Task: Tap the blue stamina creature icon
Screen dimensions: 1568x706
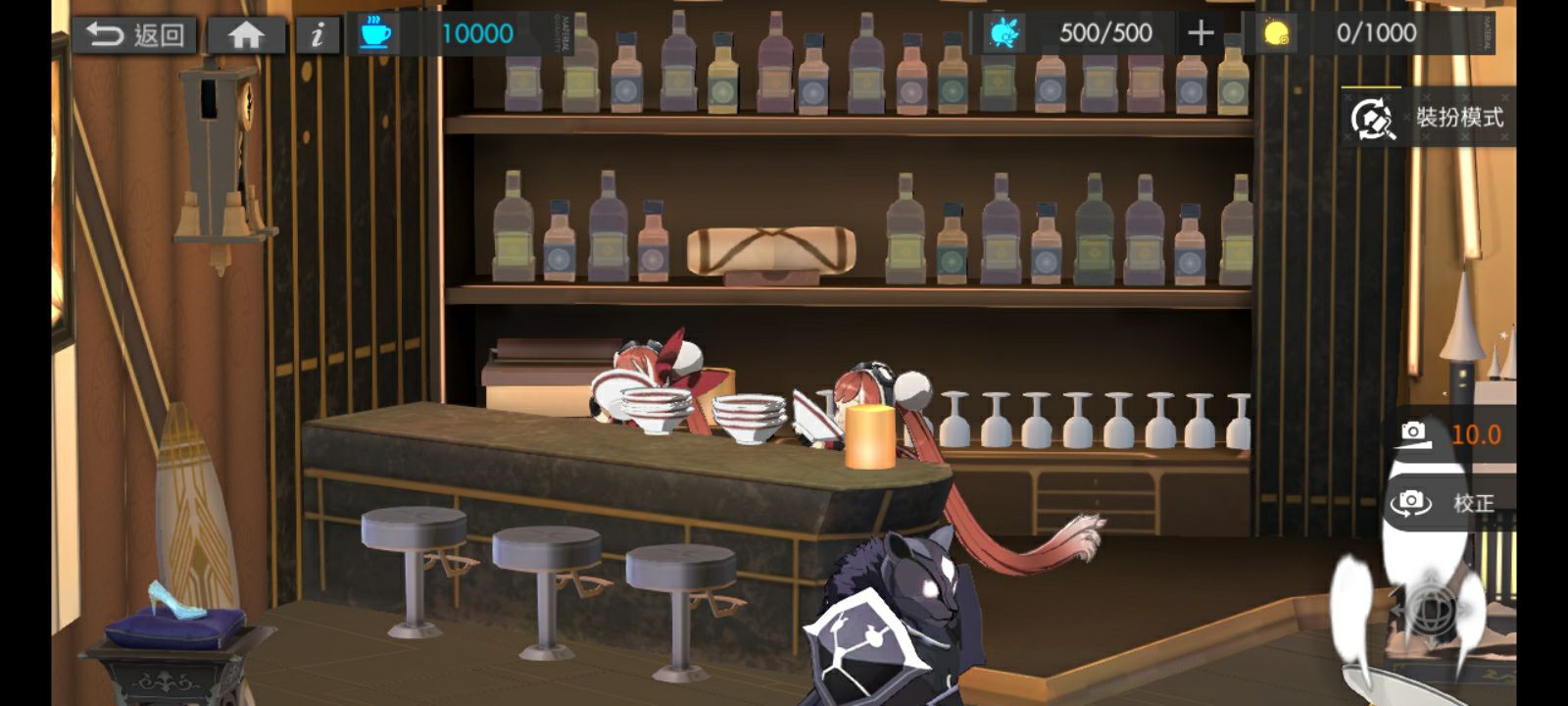Action: 1004,33
